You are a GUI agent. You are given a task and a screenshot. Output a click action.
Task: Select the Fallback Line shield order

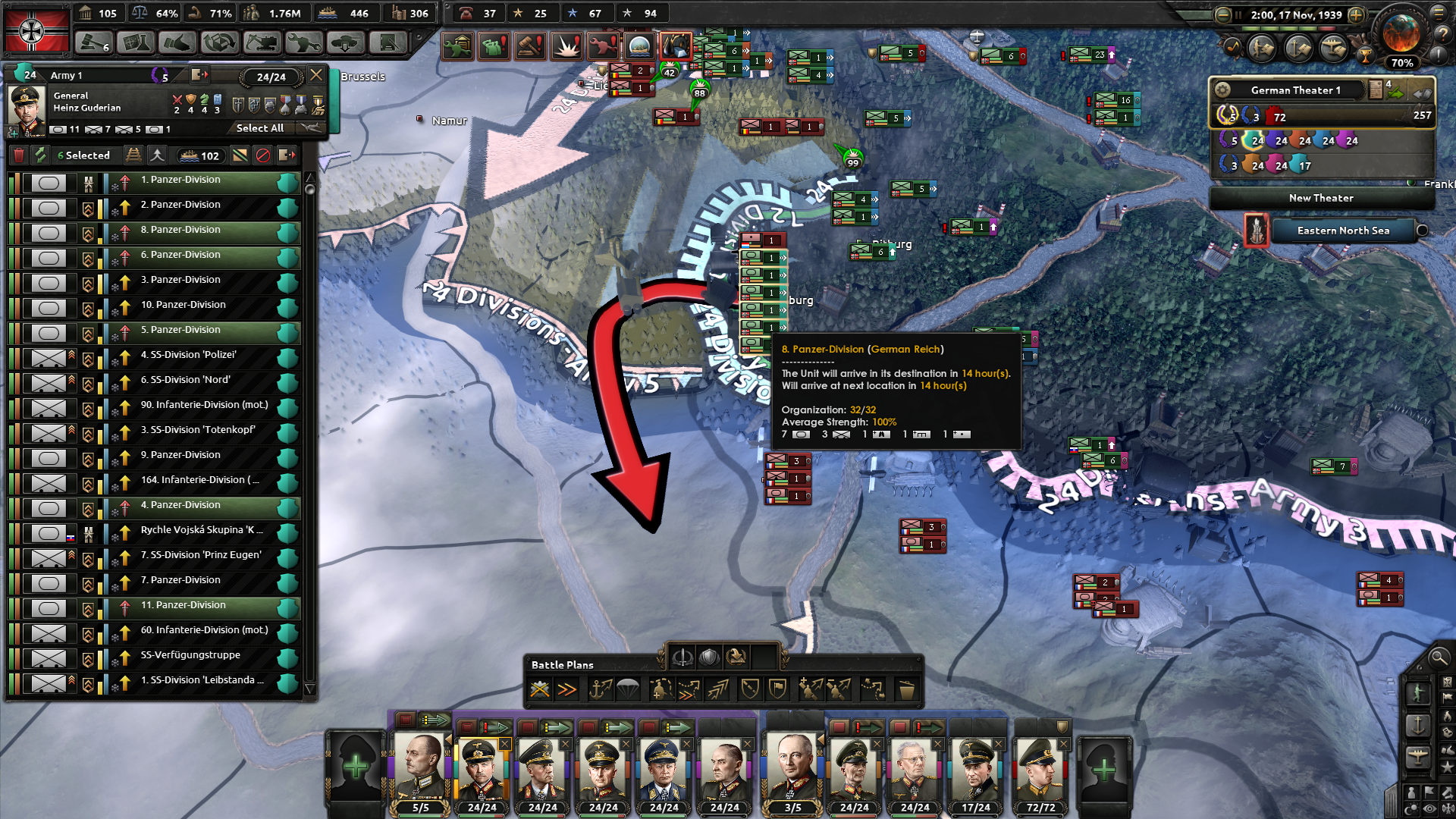[x=750, y=688]
